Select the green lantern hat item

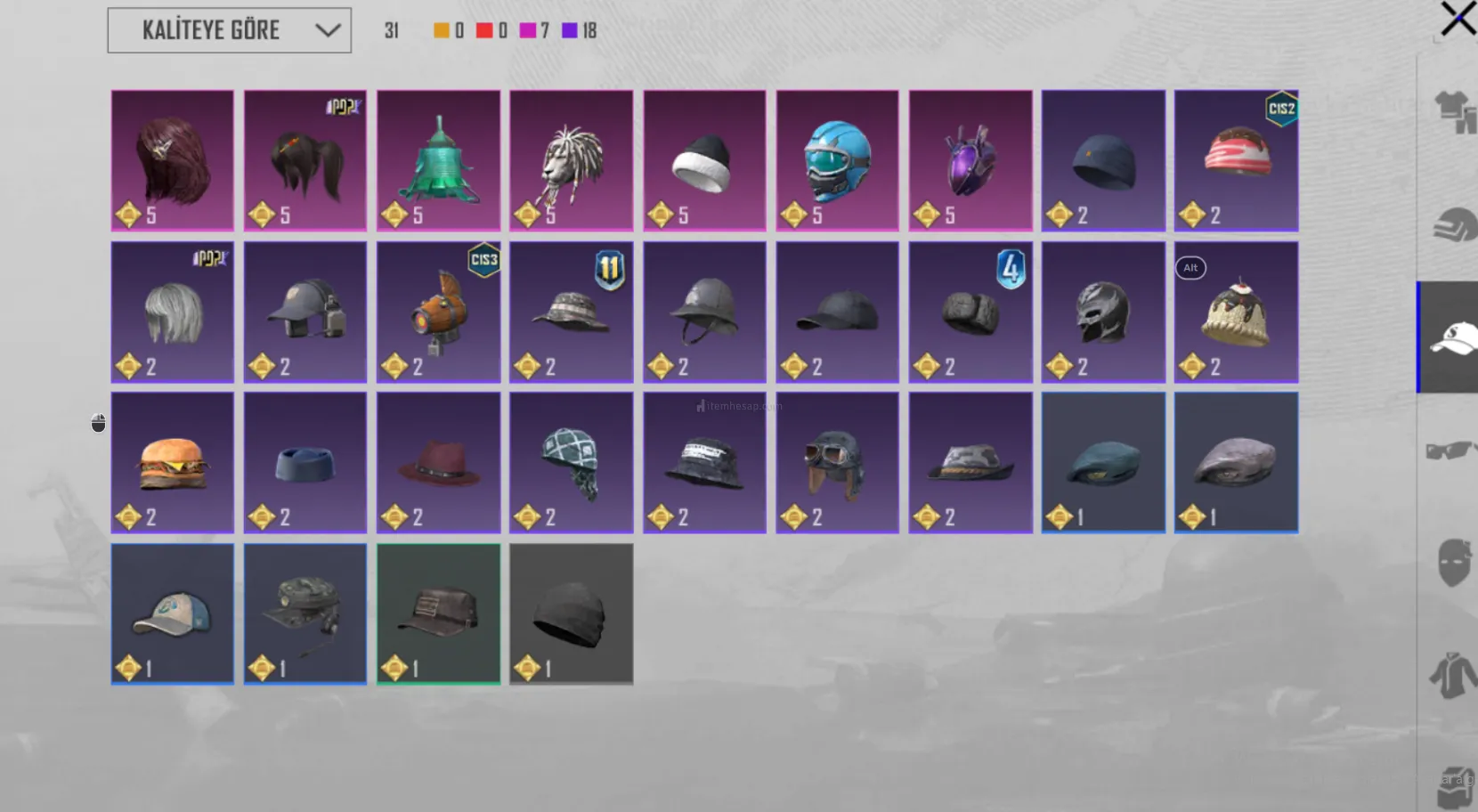tap(438, 160)
